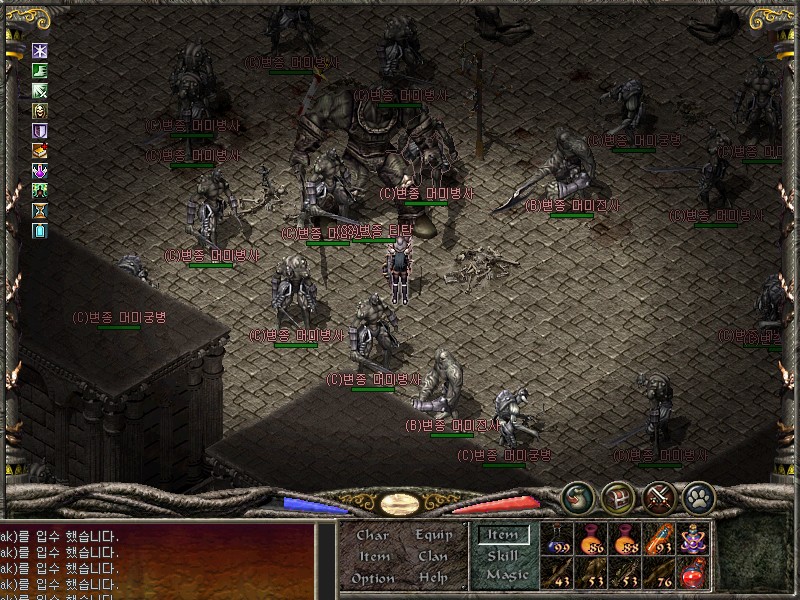800x600 pixels.
Task: Open the Clan menu
Action: (x=434, y=557)
